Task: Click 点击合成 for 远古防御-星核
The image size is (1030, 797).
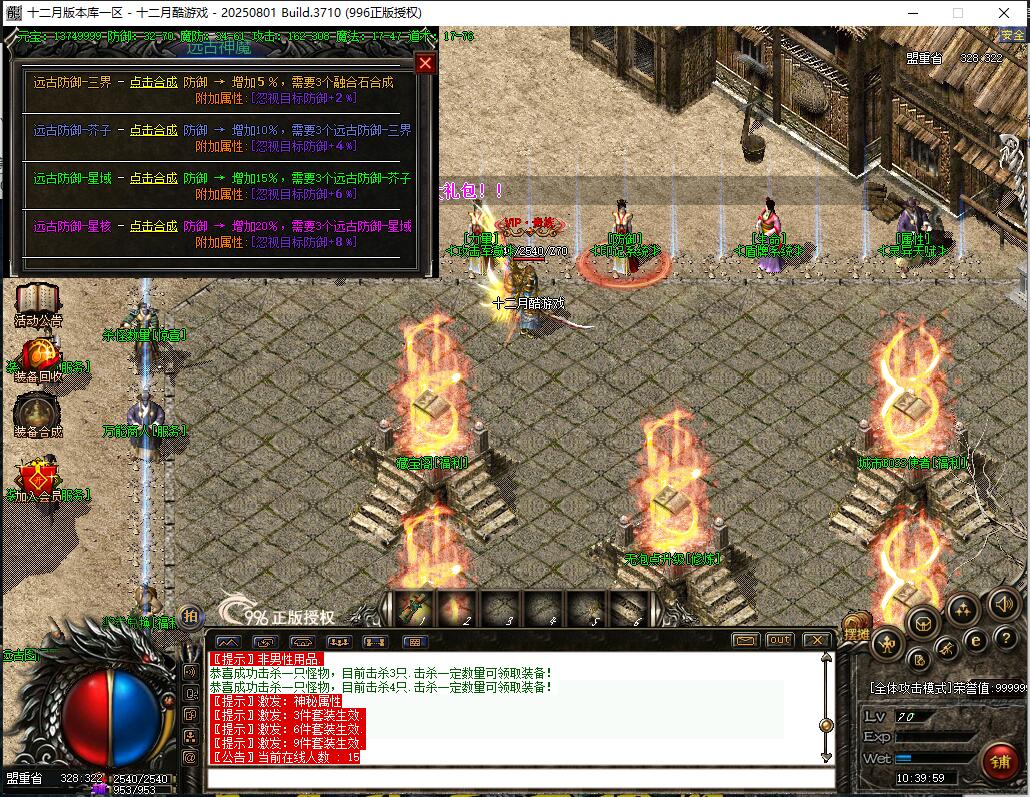Action: (153, 226)
